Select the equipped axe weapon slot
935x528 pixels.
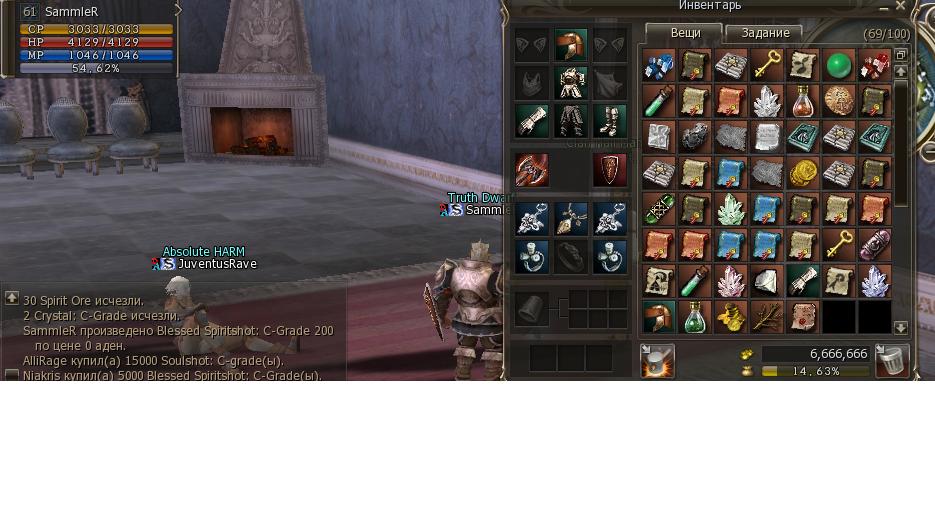pos(532,170)
